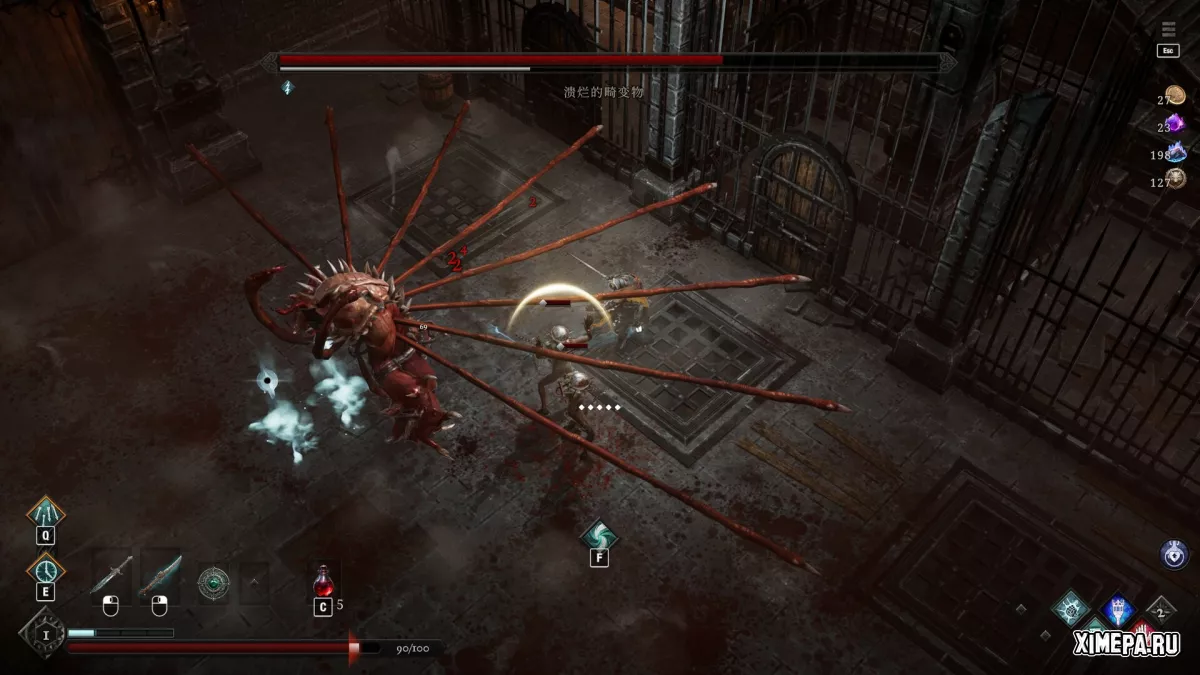The width and height of the screenshot is (1200, 675).
Task: Activate the swirling vortex skill icon
Action: pos(599,536)
